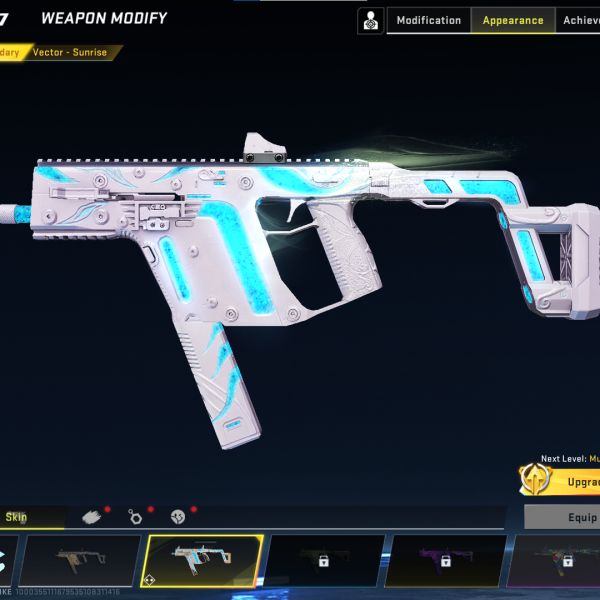
Task: Choose the charm ring category icon
Action: click(x=136, y=517)
